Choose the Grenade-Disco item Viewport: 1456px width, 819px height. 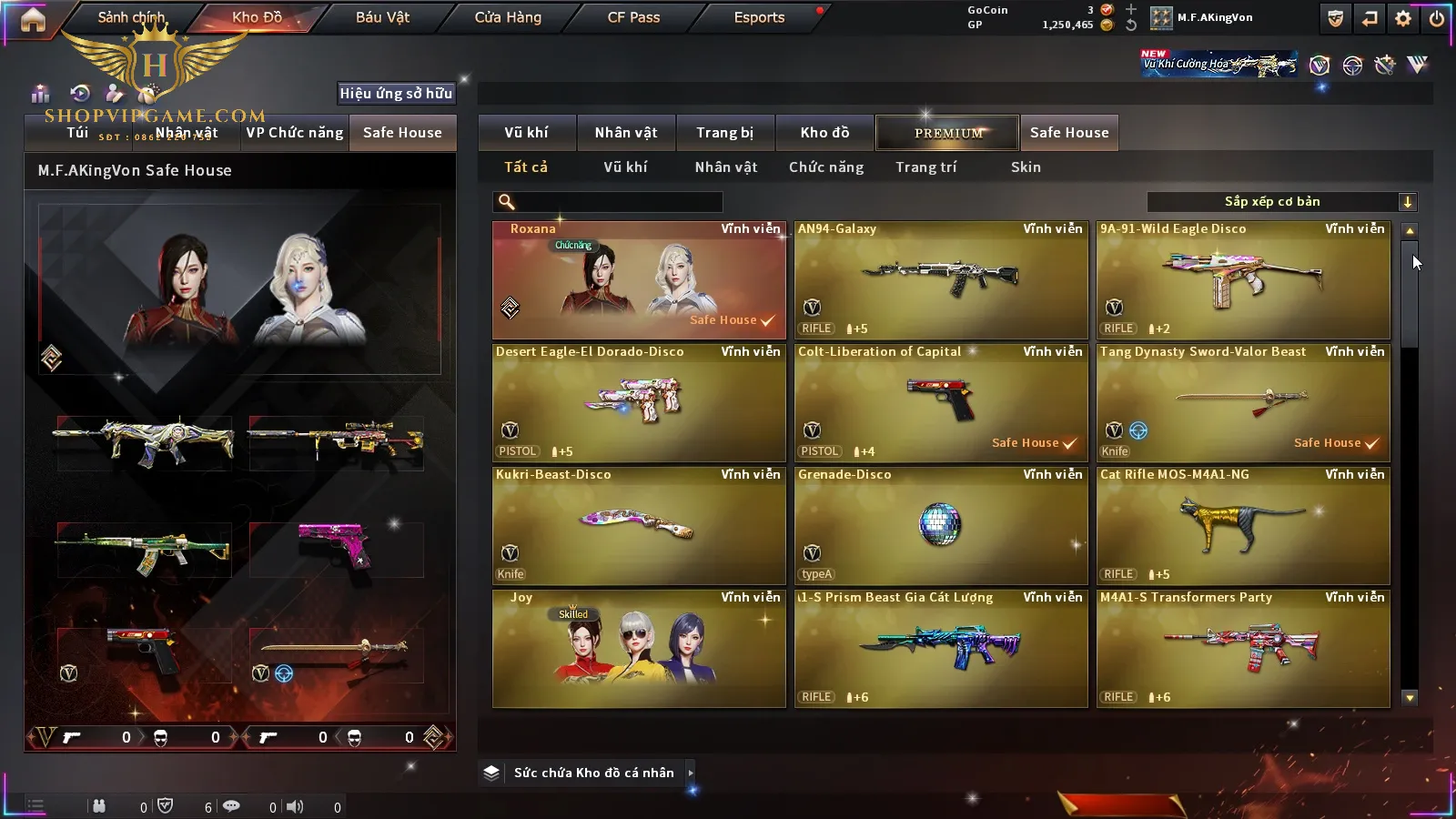(x=941, y=526)
